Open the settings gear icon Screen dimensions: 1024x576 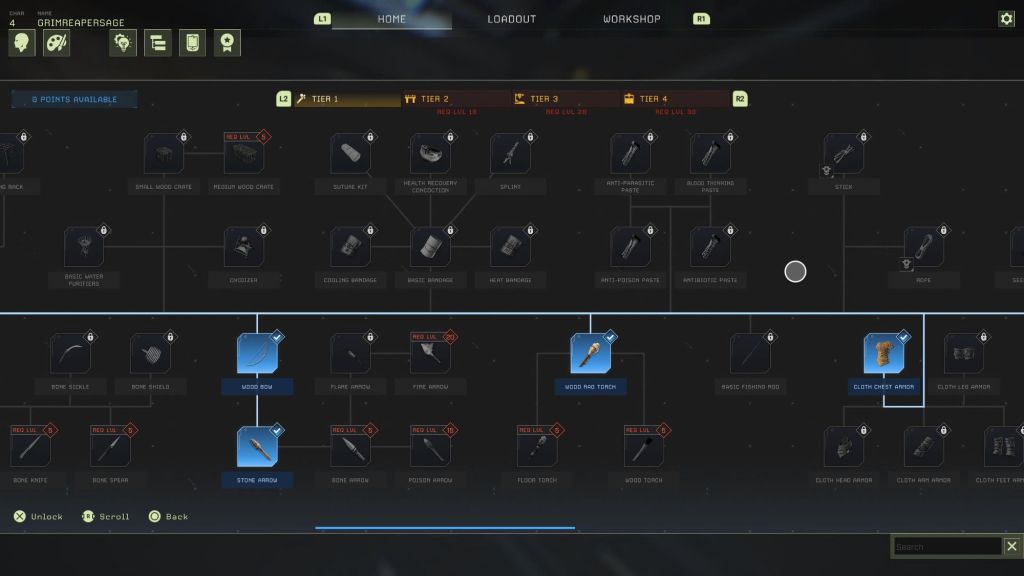coord(1006,19)
